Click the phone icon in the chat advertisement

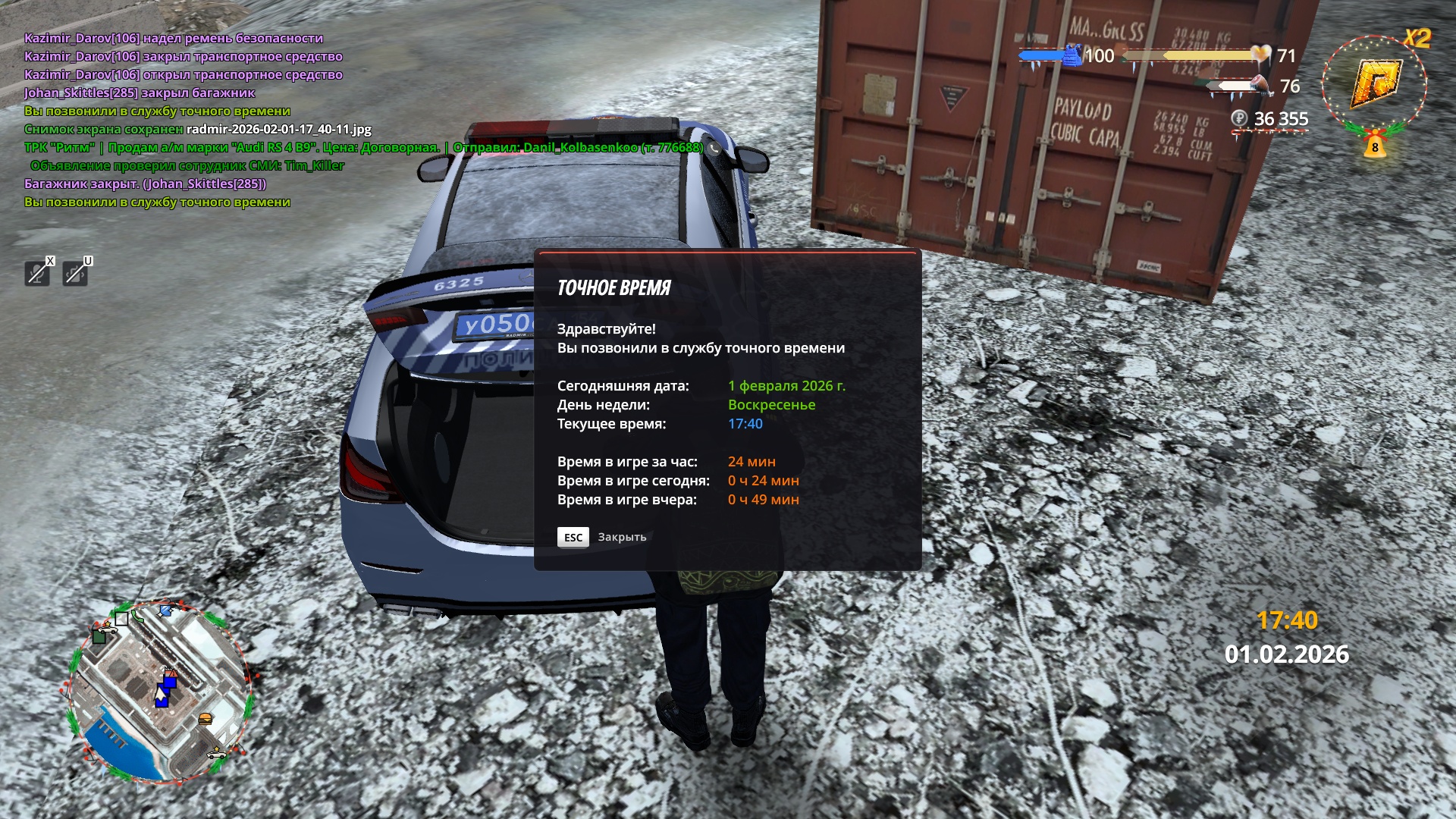[714, 148]
